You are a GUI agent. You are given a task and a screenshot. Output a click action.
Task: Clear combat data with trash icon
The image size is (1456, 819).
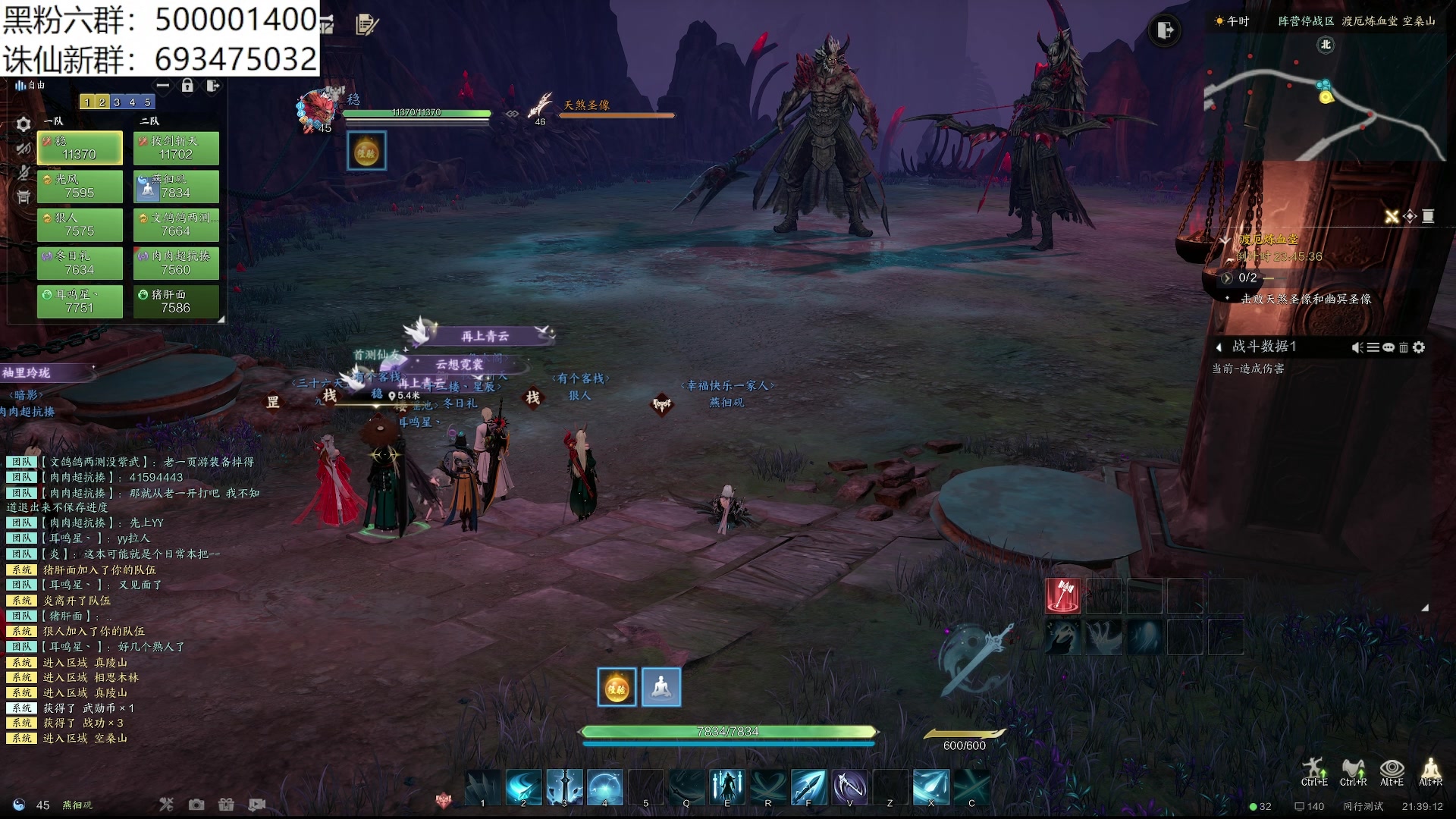pyautogui.click(x=1404, y=347)
